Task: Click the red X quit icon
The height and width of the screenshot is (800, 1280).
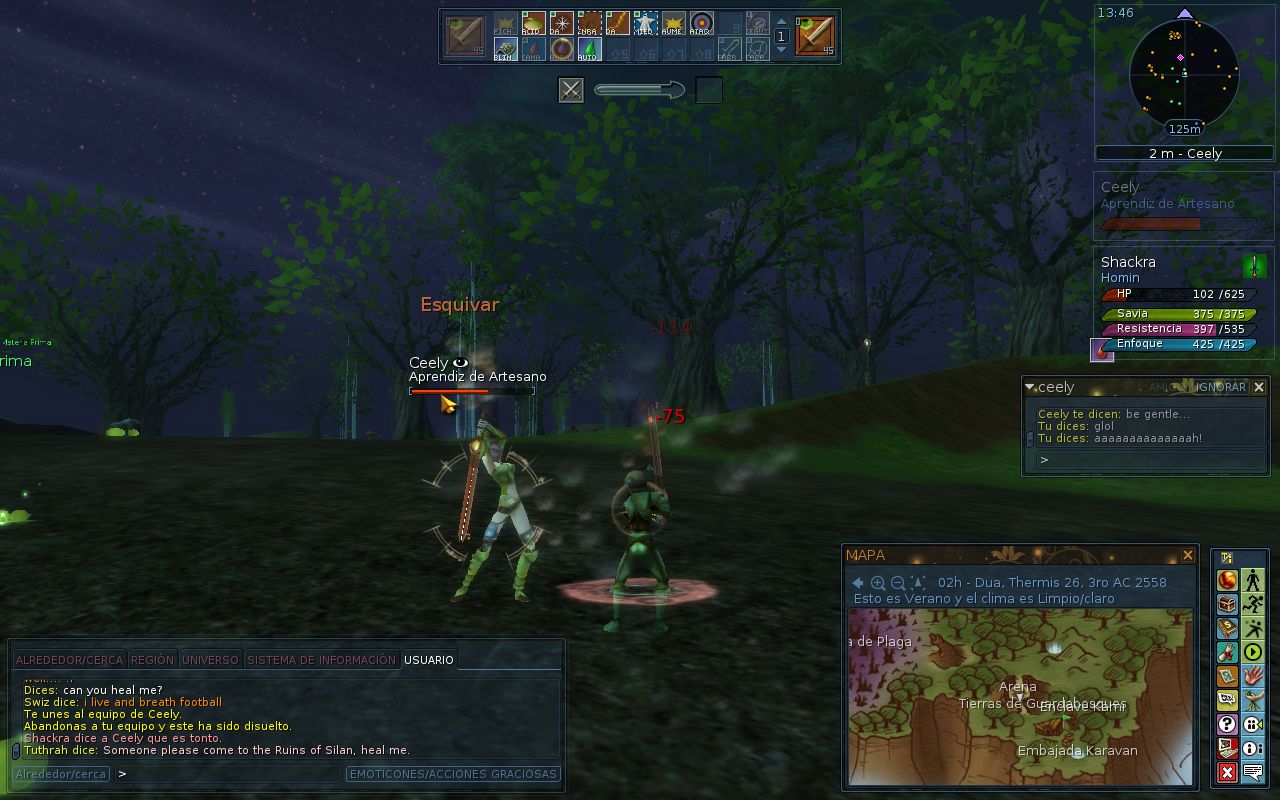Action: [x=1227, y=772]
